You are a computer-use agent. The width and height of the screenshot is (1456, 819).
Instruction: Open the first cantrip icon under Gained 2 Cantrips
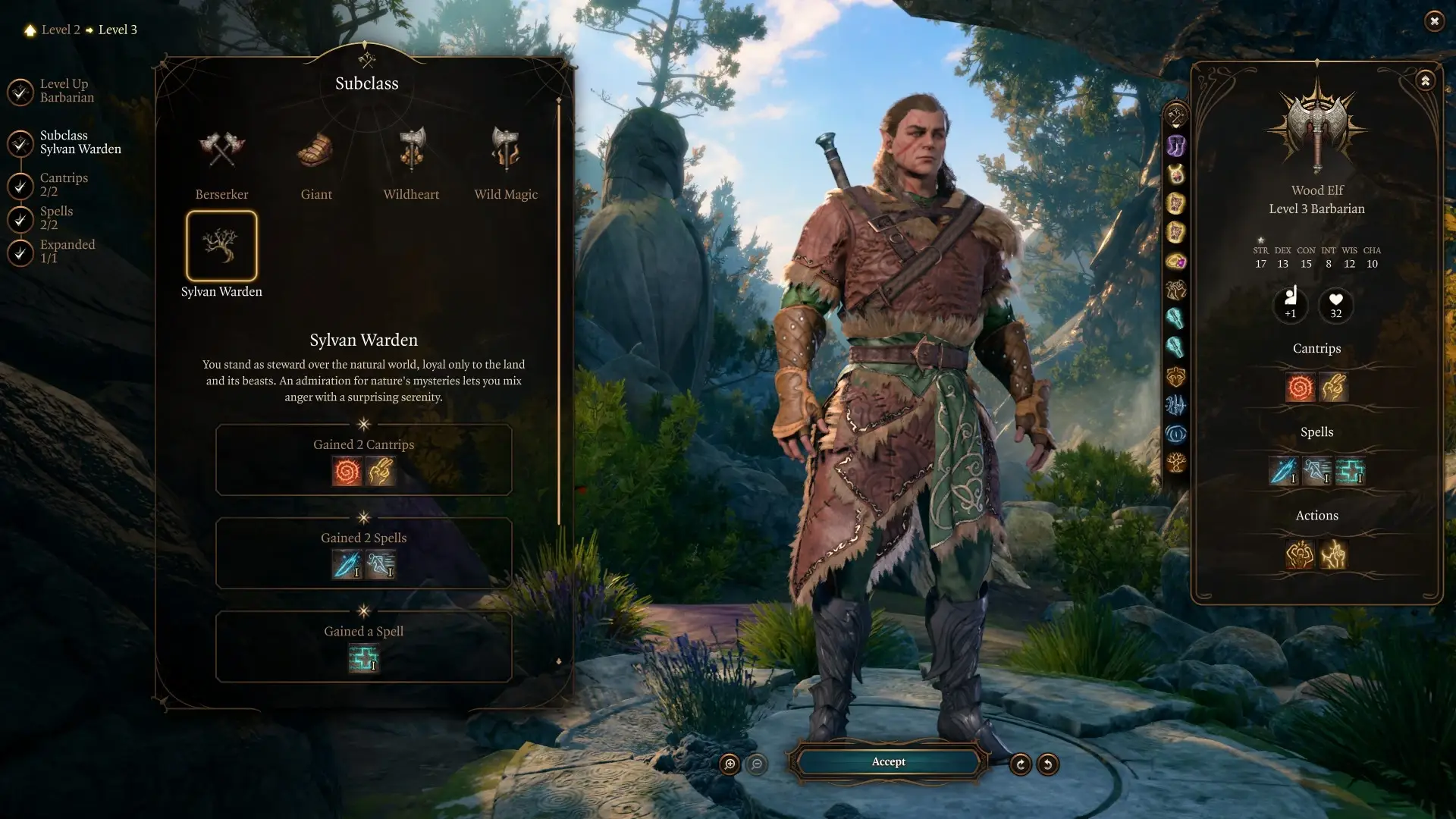coord(347,471)
